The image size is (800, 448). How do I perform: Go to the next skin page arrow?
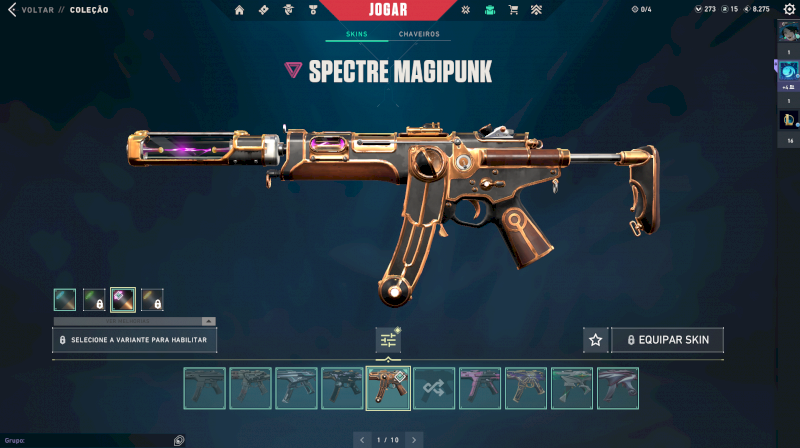click(414, 439)
